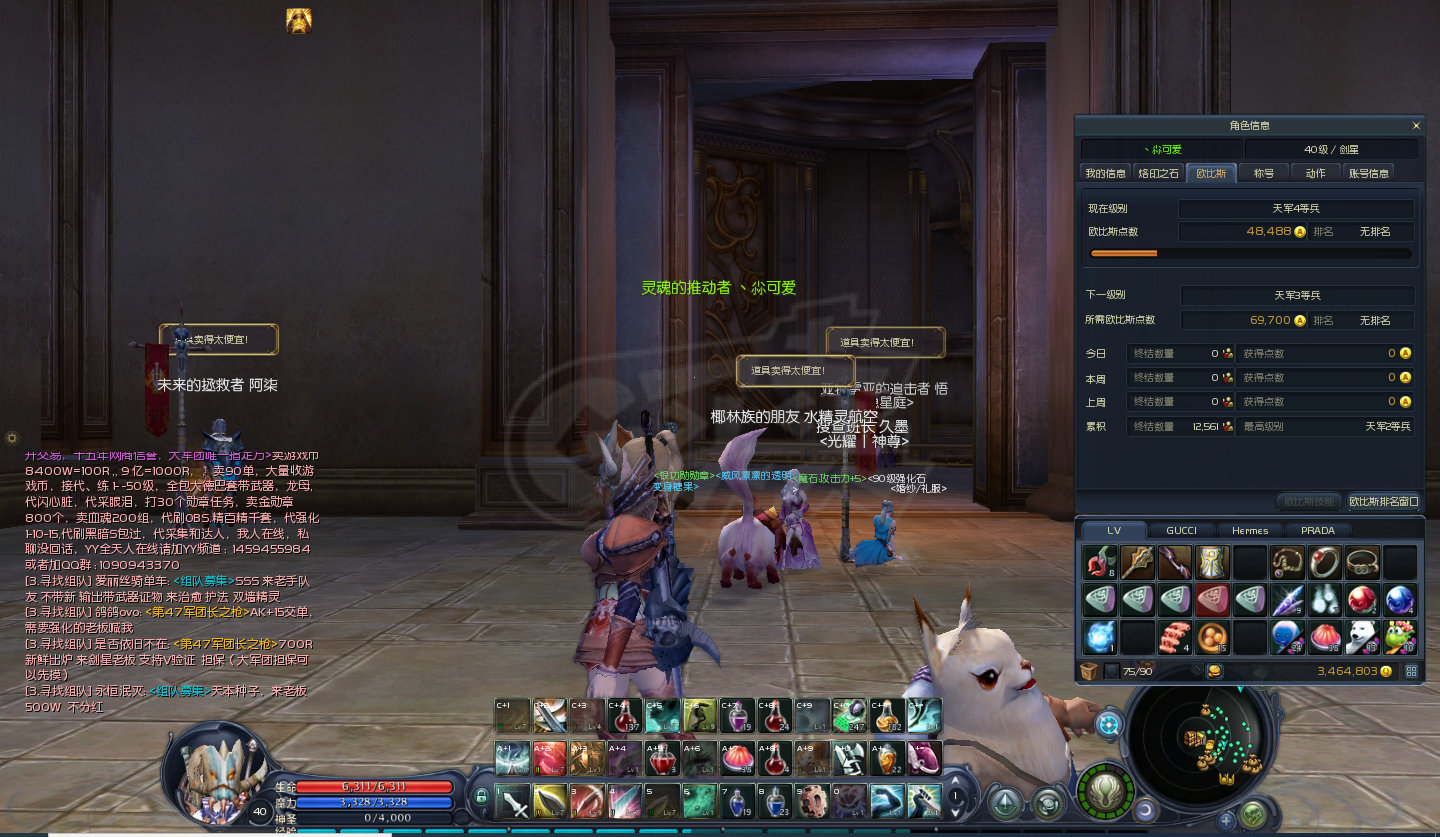Viewport: 1440px width, 837px height.
Task: Open the Hermes inventory tab
Action: (x=1249, y=530)
